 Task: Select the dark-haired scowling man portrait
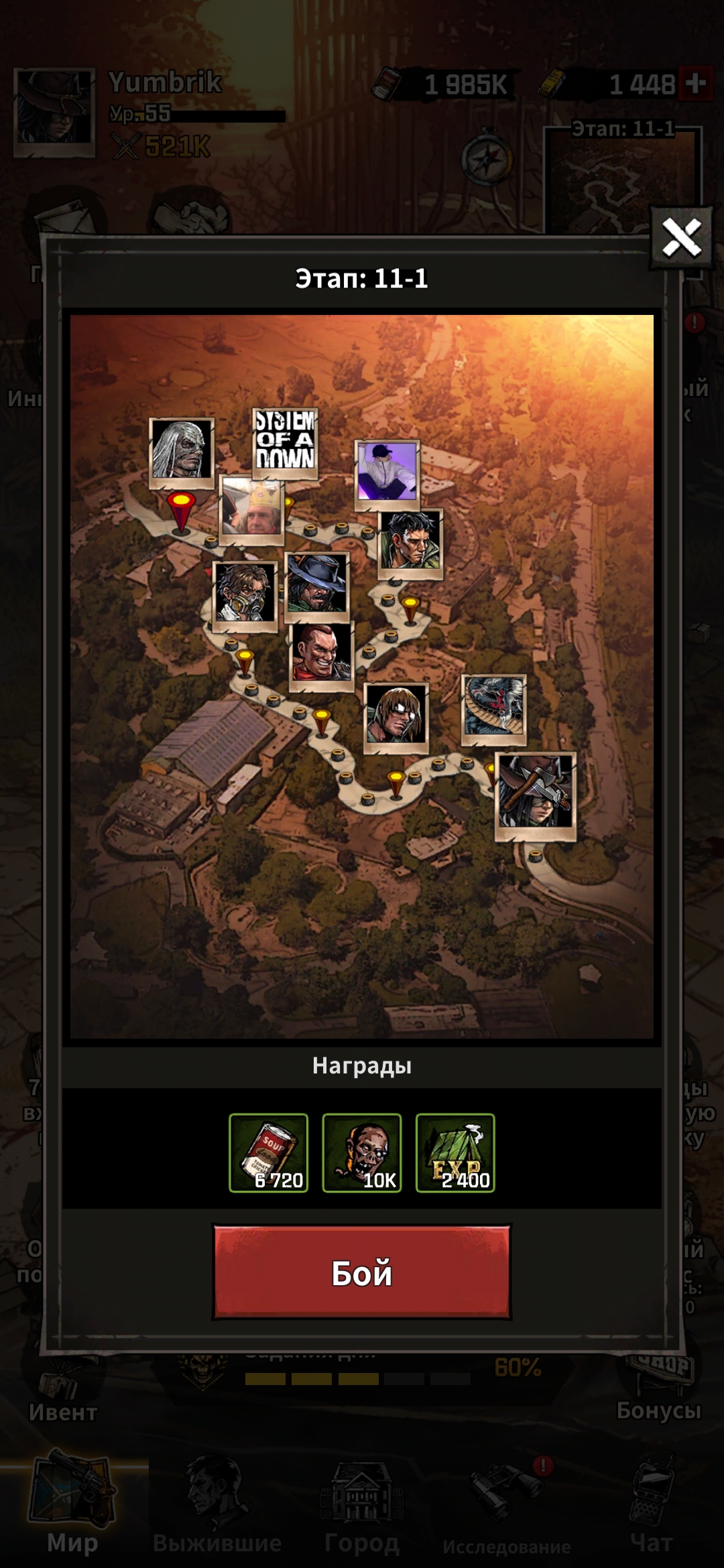[x=410, y=542]
